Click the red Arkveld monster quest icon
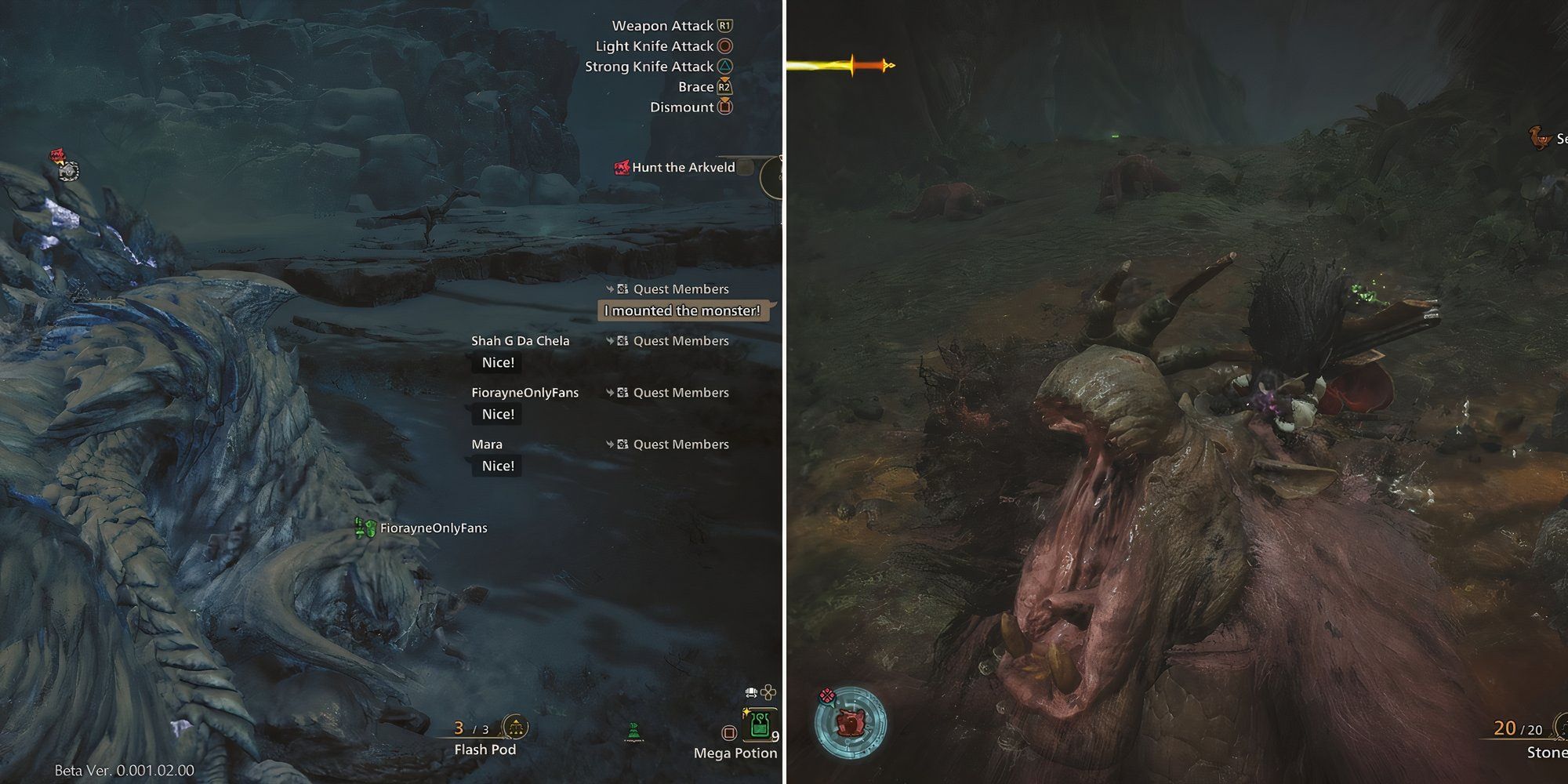Viewport: 1568px width, 784px height. (622, 167)
